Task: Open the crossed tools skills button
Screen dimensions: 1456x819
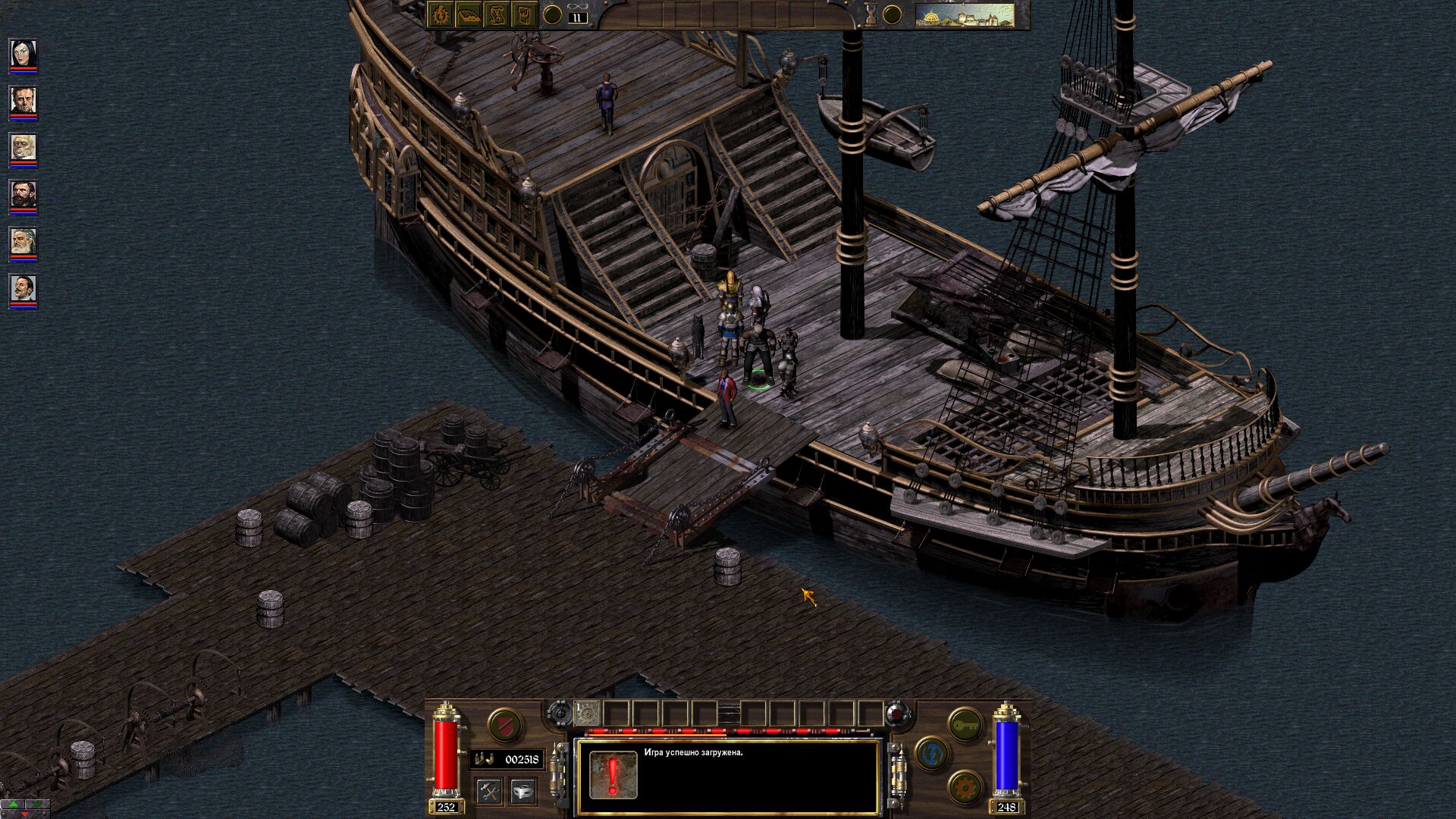Action: [490, 792]
